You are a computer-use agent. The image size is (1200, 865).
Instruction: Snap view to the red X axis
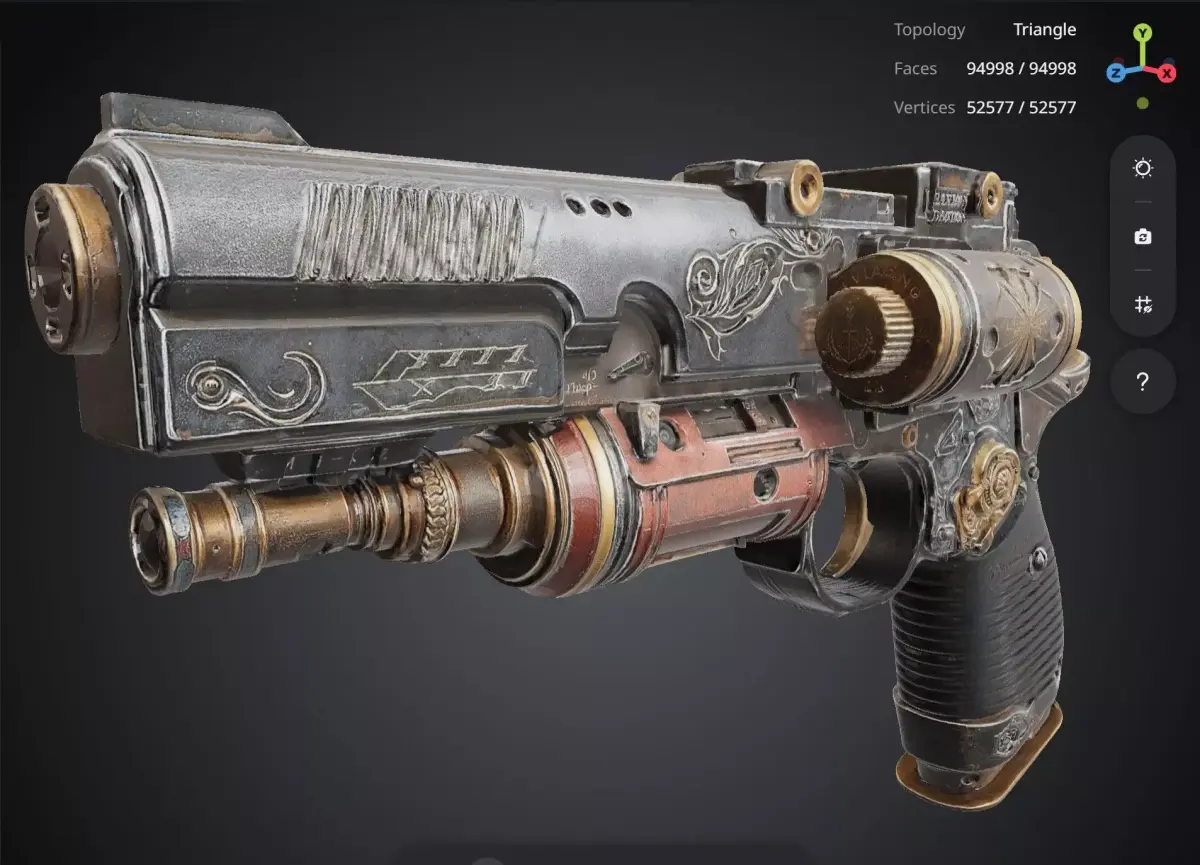point(1167,73)
